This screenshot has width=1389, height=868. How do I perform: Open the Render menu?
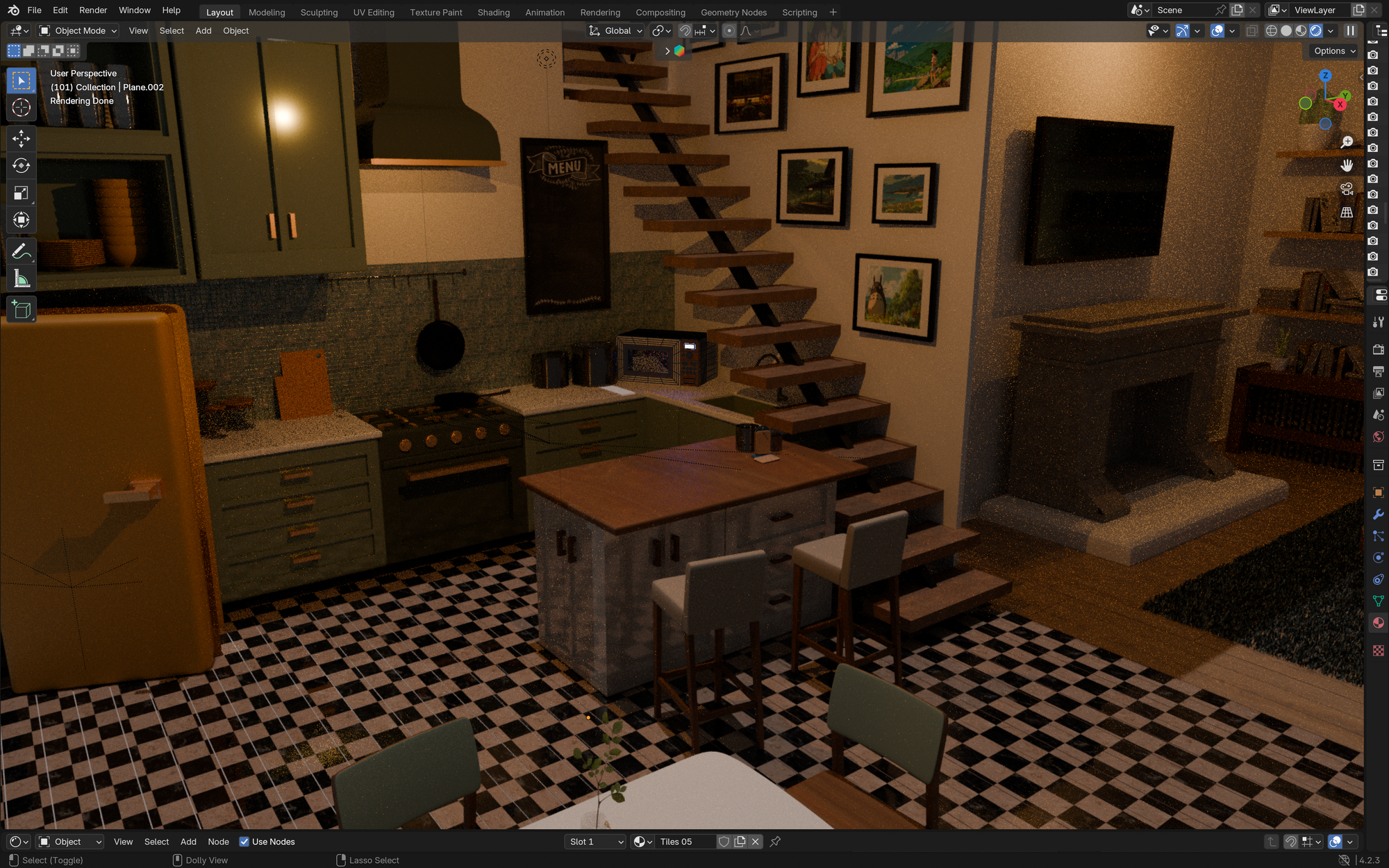(x=92, y=10)
